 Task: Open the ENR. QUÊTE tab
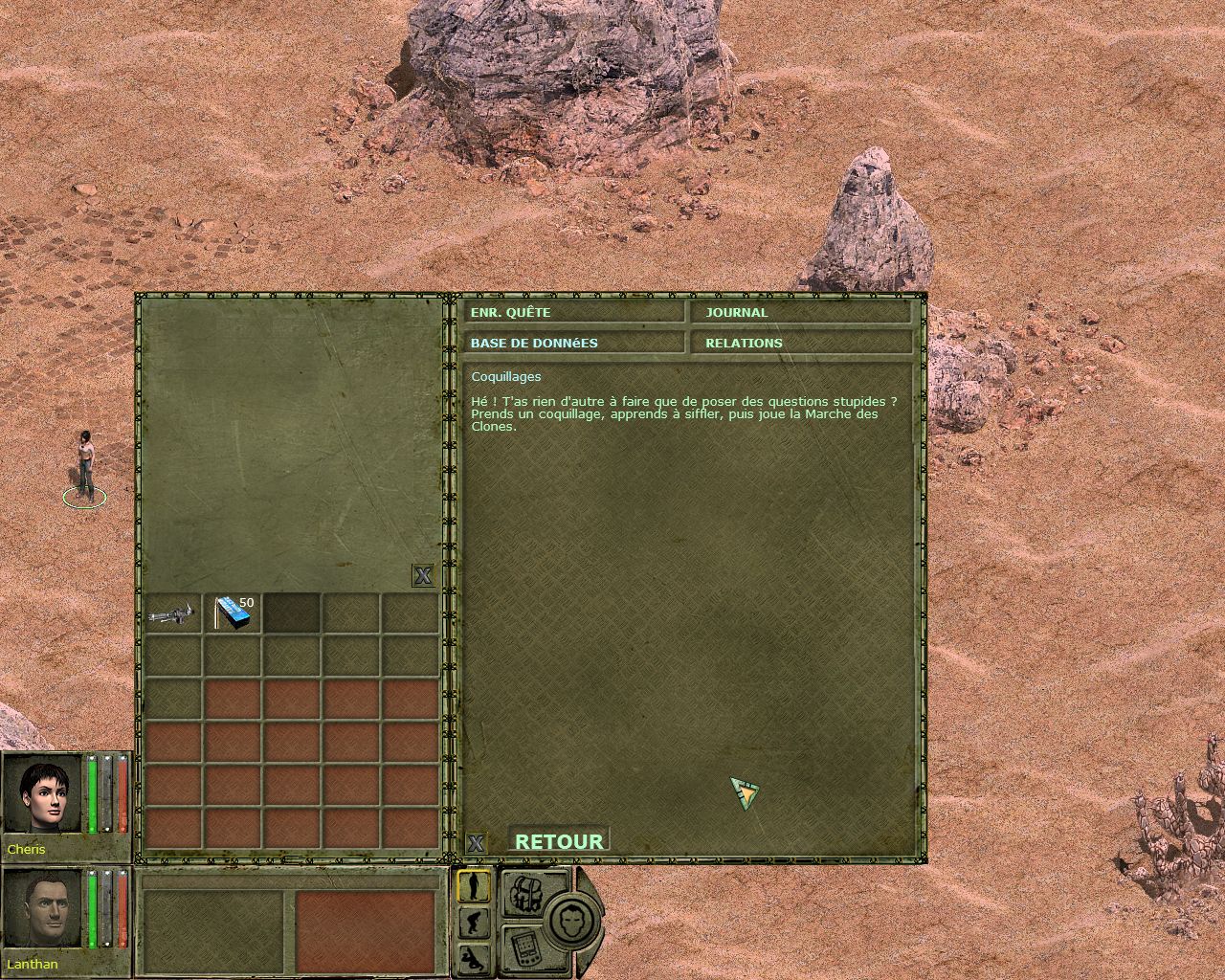tap(574, 313)
